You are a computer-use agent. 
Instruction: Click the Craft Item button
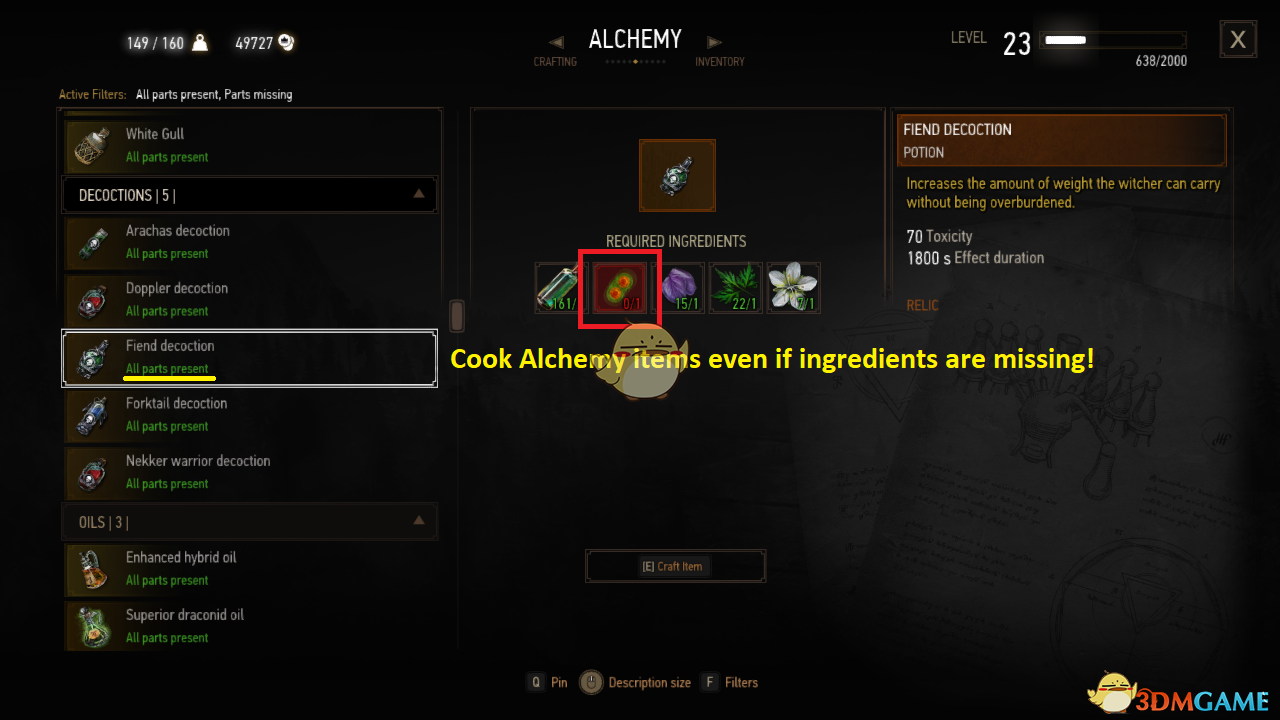pos(675,566)
